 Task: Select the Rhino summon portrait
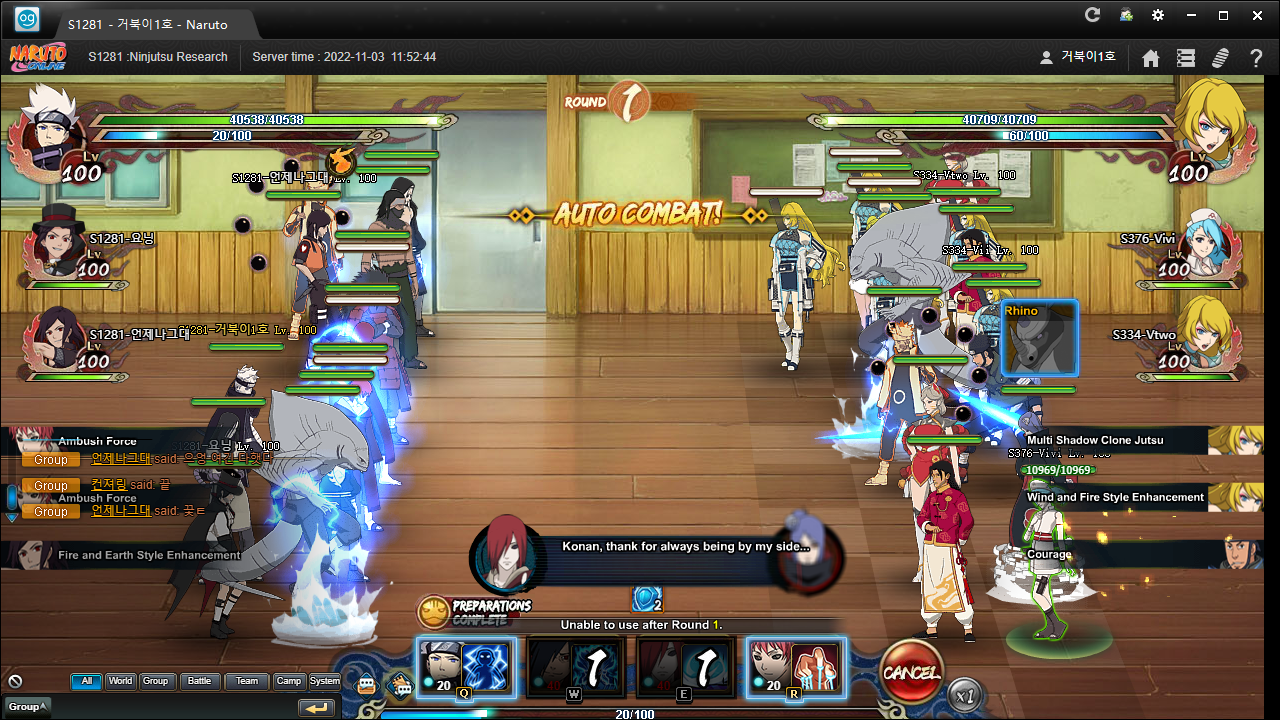[1040, 338]
